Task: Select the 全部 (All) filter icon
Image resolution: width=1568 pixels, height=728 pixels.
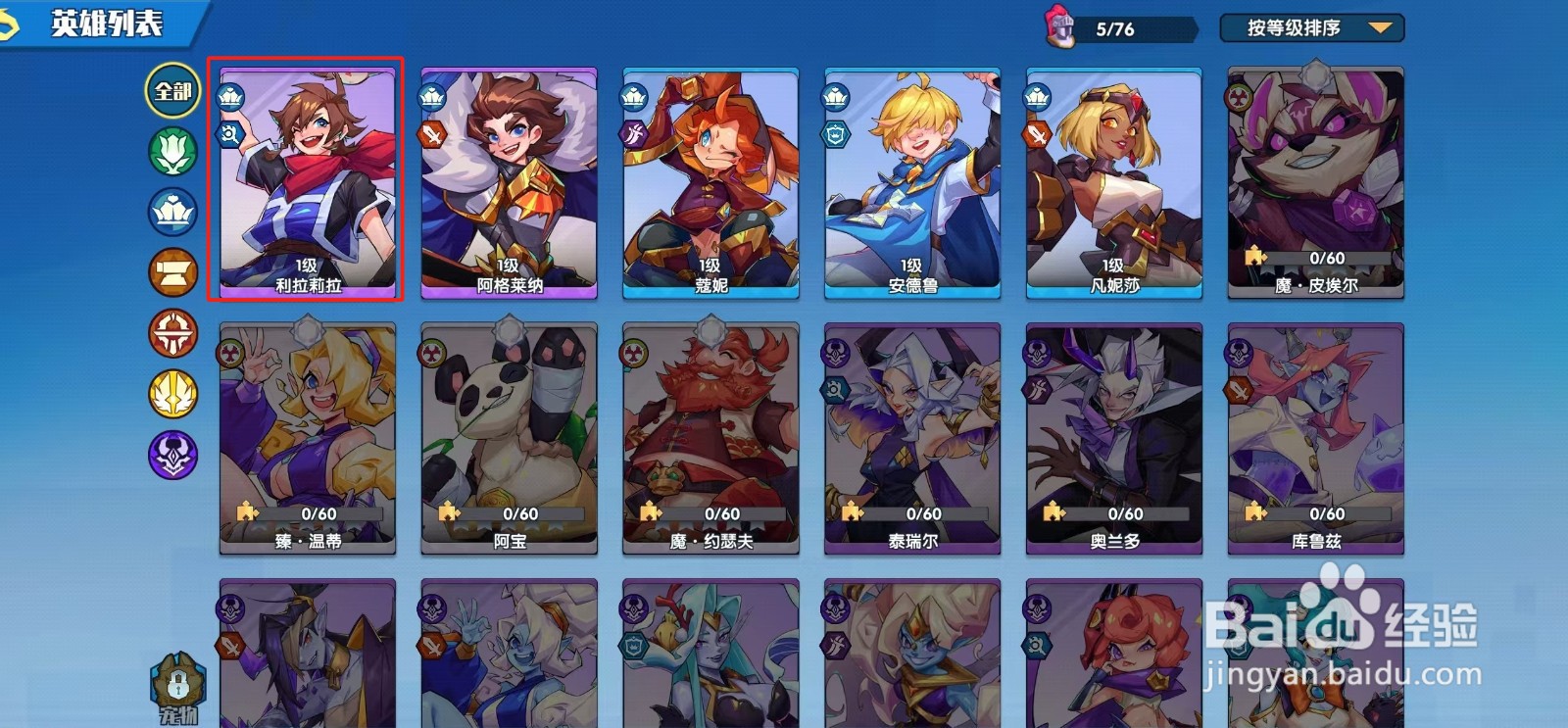Action: (x=171, y=90)
